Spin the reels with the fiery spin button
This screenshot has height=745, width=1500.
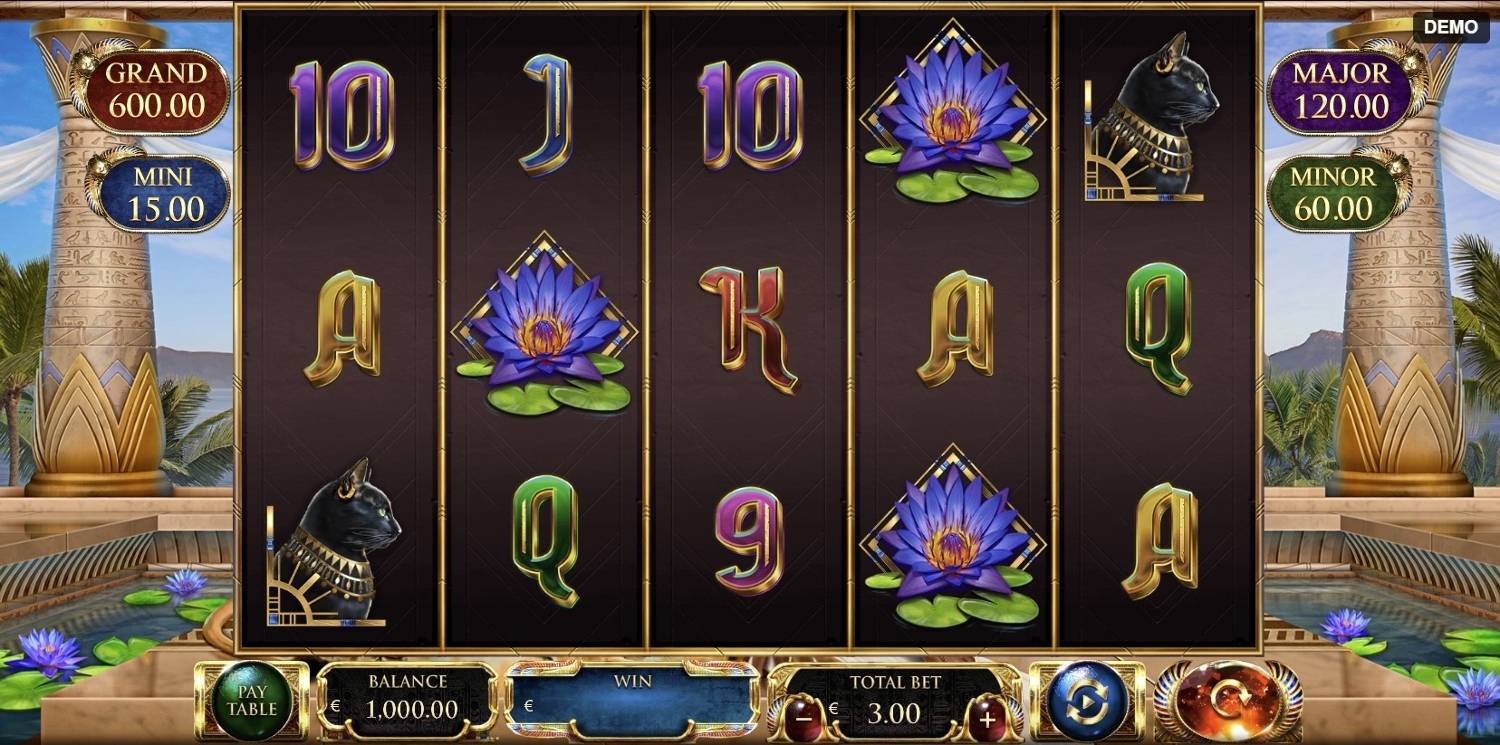point(1228,701)
